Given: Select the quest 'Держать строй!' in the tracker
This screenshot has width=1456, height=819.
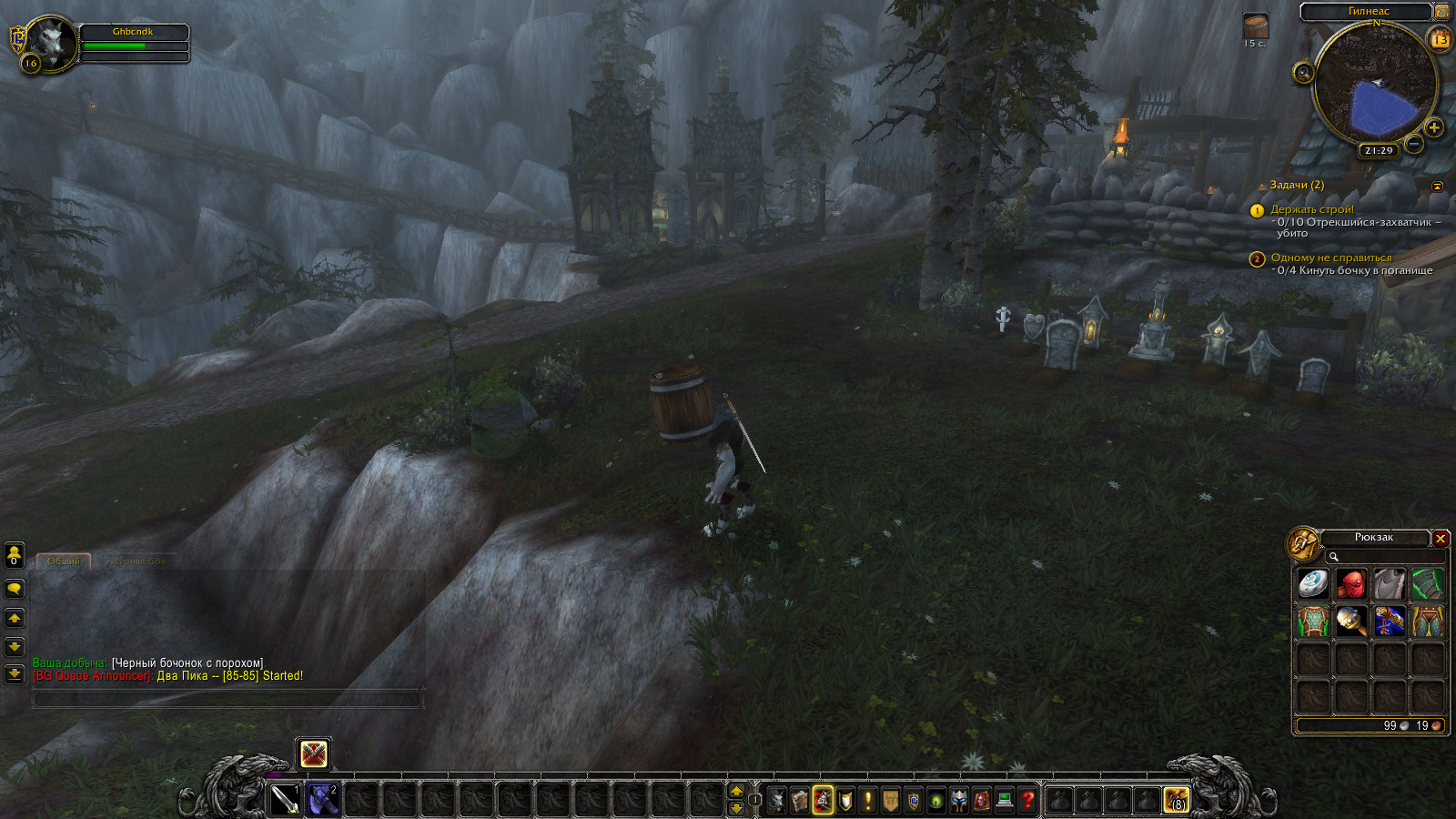Looking at the screenshot, I should pyautogui.click(x=1312, y=209).
